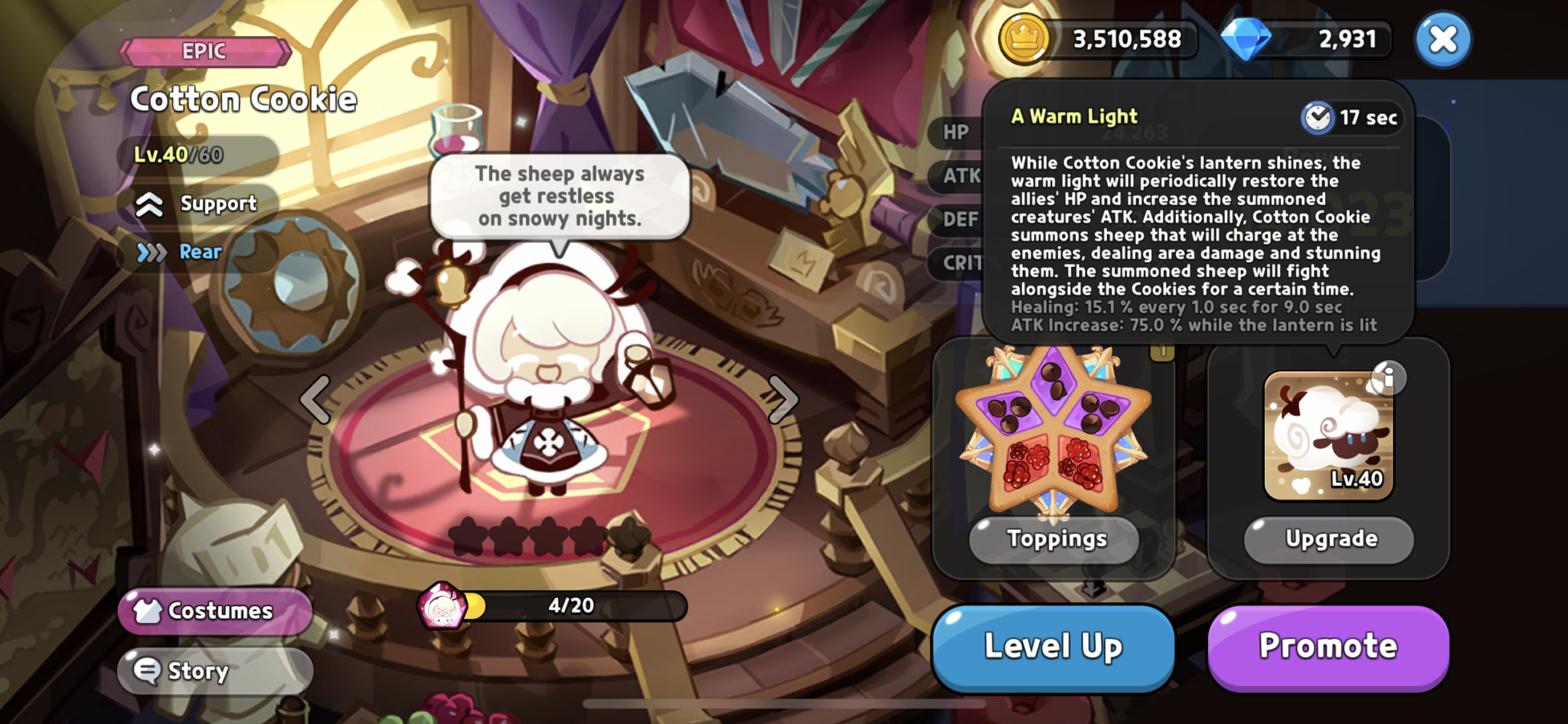Click the clock icon beside 17 sec
The height and width of the screenshot is (724, 1568).
(1317, 118)
